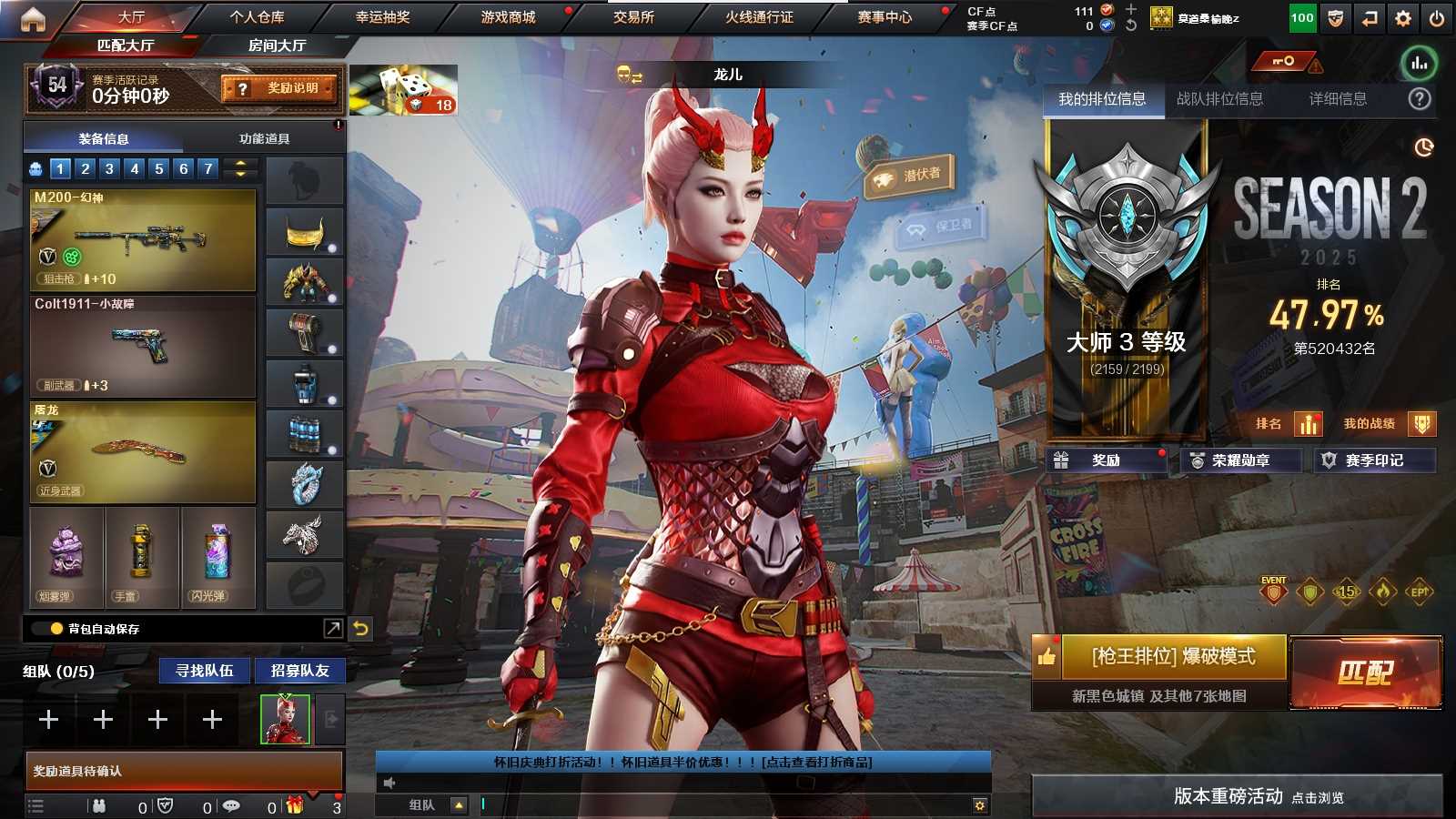The width and height of the screenshot is (1456, 819).
Task: Click the 屠龙 melee weapon slot
Action: [x=143, y=452]
